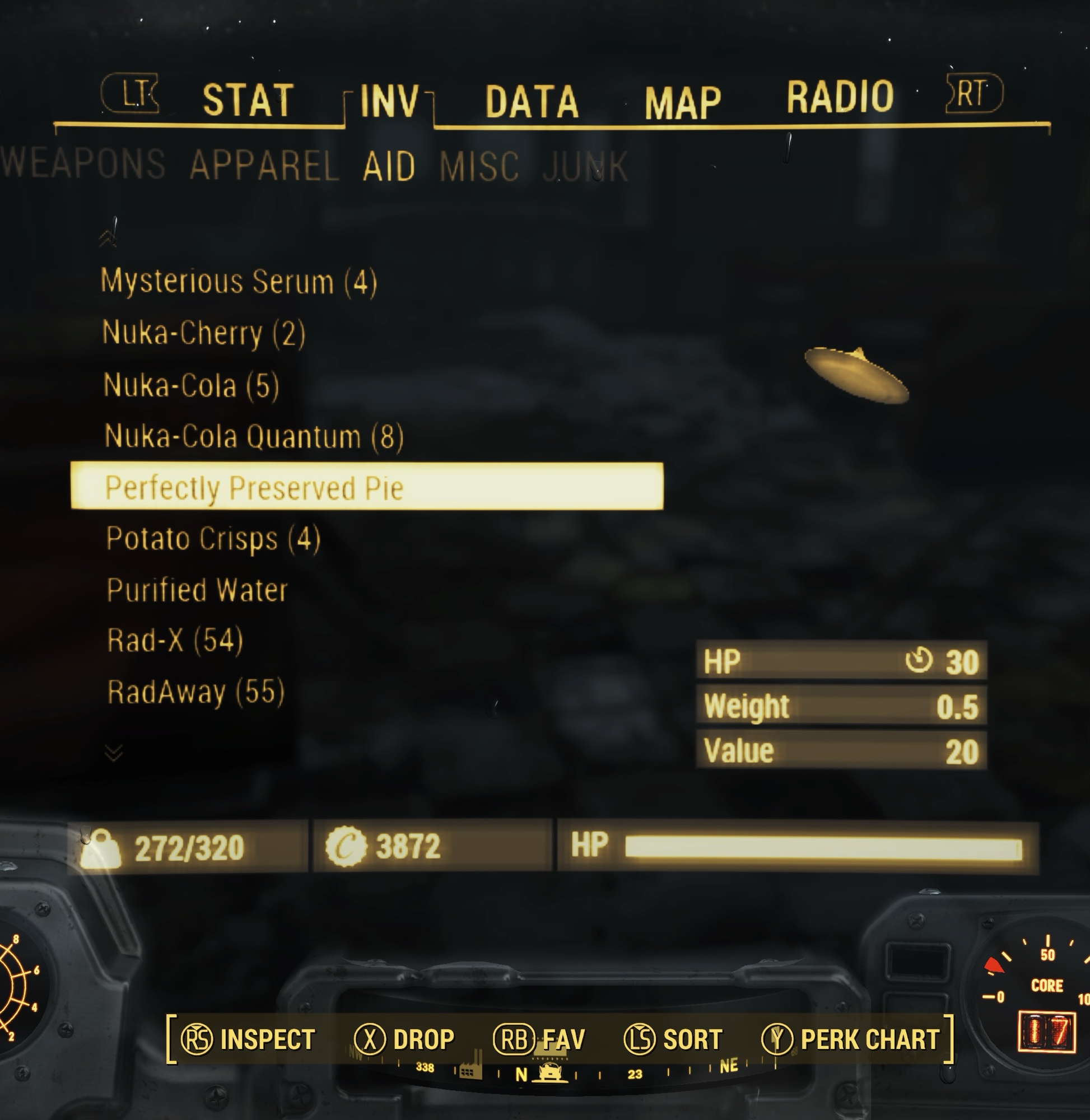Show the MAP tab
The height and width of the screenshot is (1120, 1090).
[682, 103]
